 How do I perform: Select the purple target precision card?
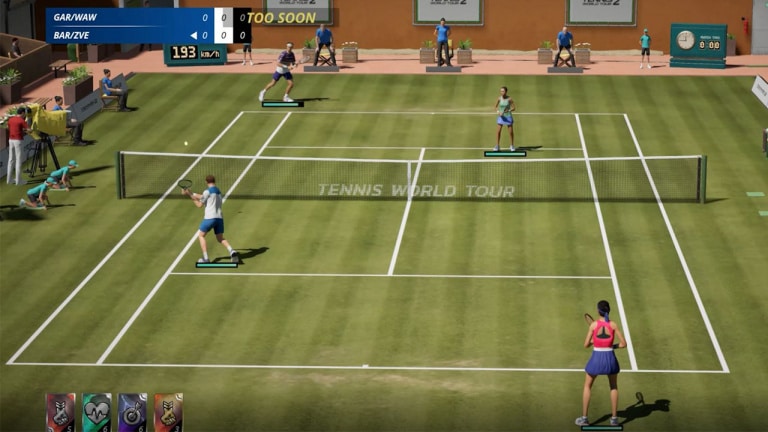pos(132,412)
